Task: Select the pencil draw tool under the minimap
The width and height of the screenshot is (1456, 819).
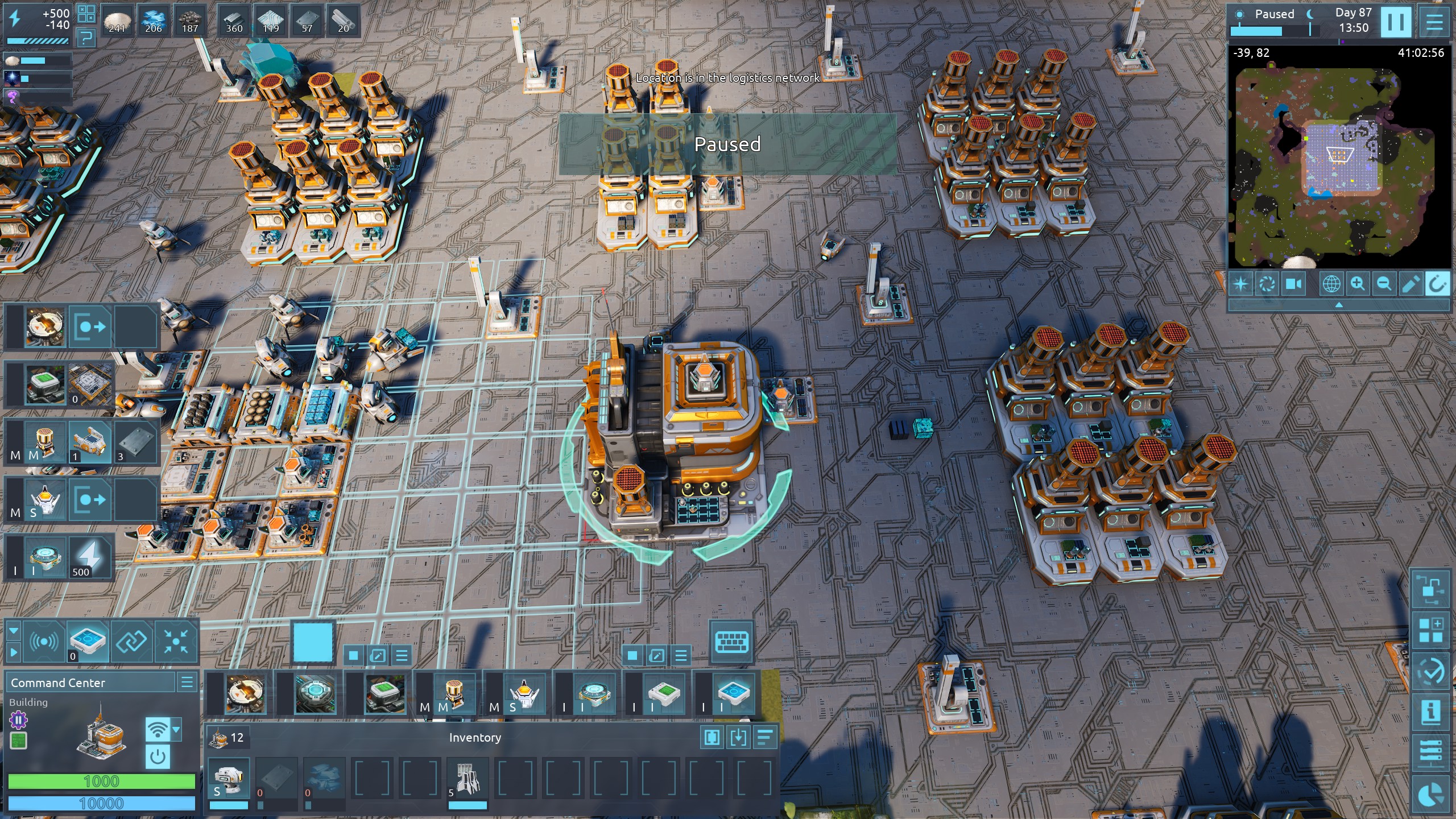Action: click(x=1410, y=283)
